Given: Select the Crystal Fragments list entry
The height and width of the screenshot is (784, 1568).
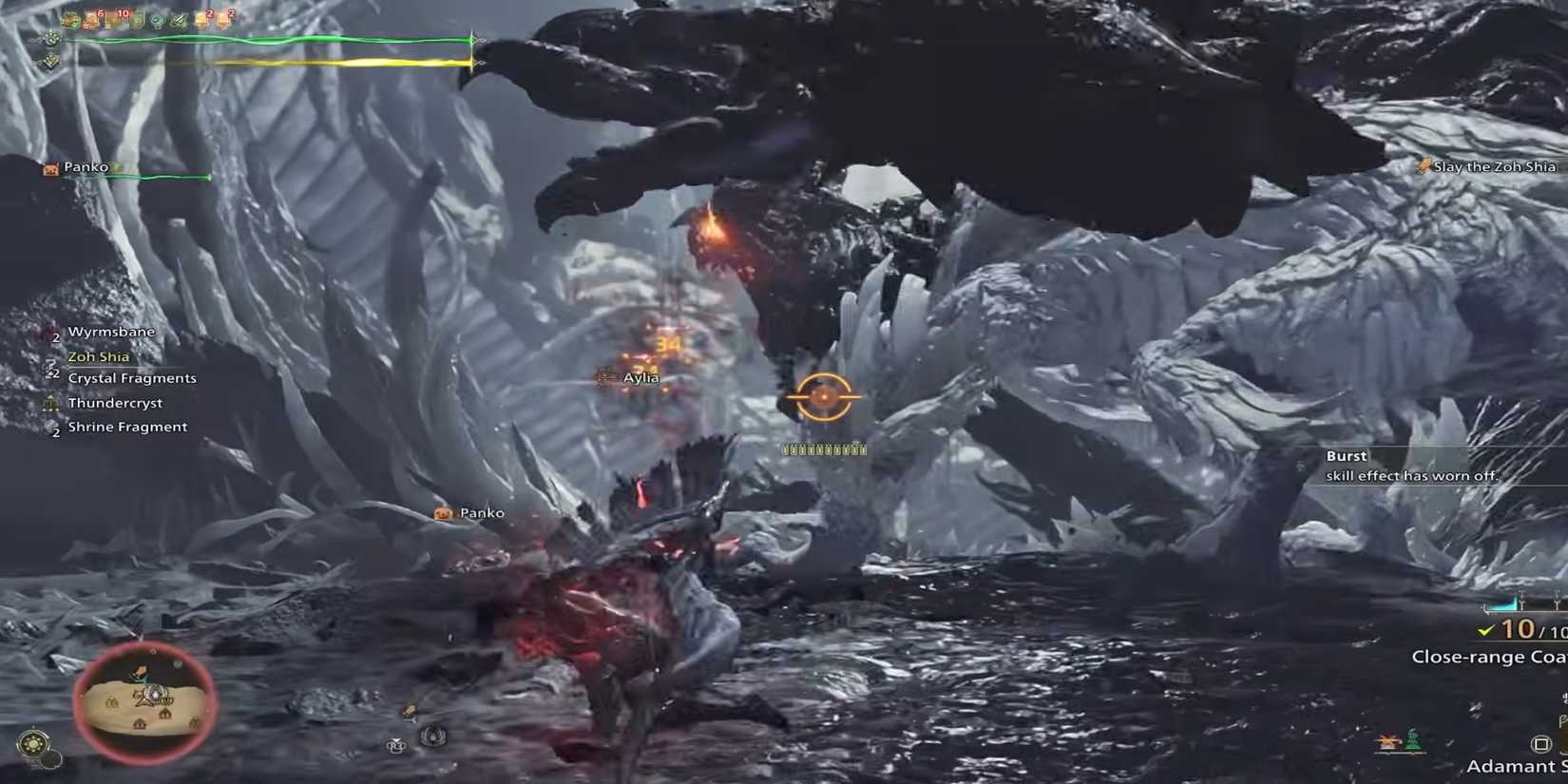Looking at the screenshot, I should [x=132, y=377].
